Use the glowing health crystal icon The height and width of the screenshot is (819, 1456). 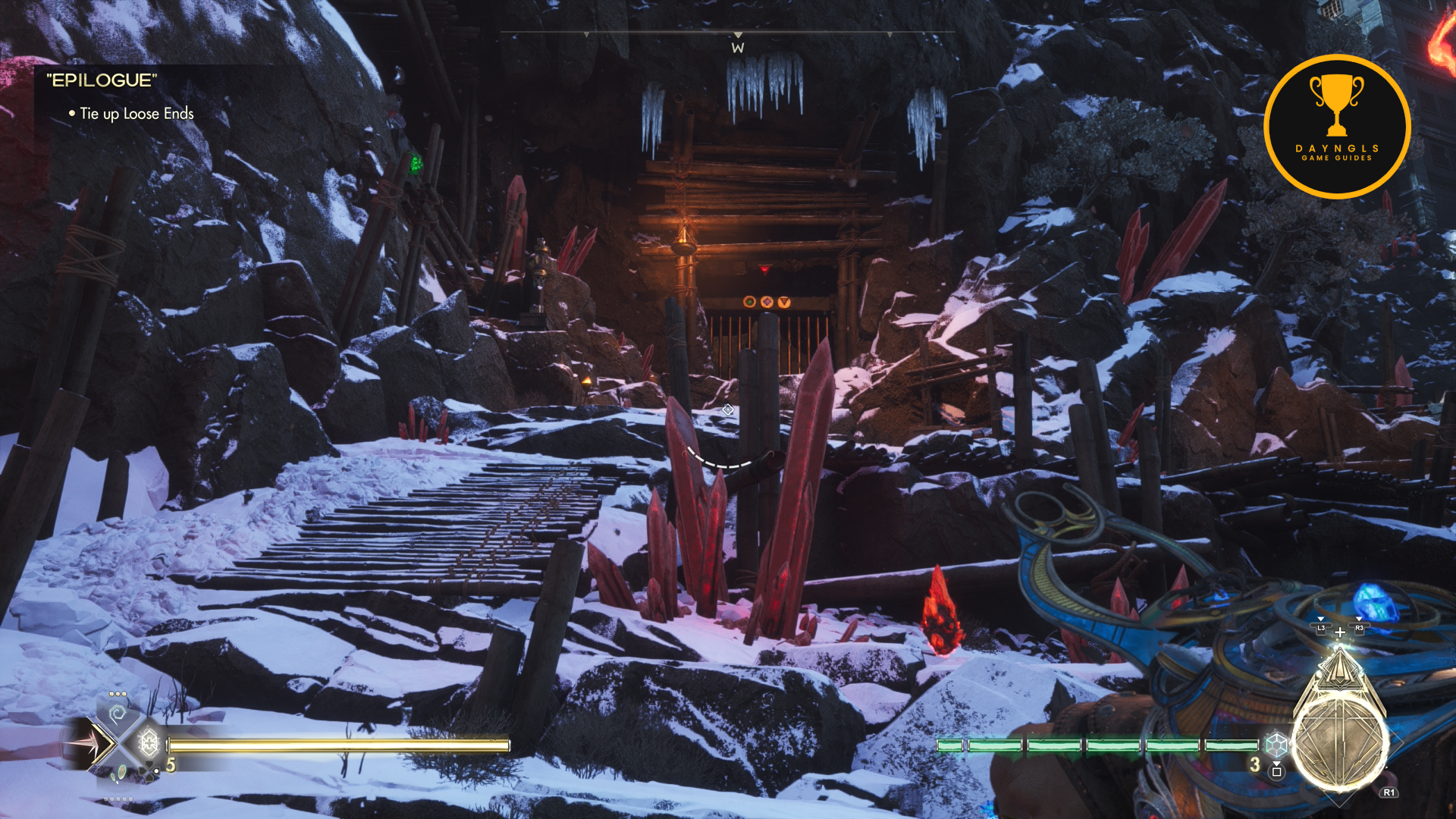(x=149, y=742)
